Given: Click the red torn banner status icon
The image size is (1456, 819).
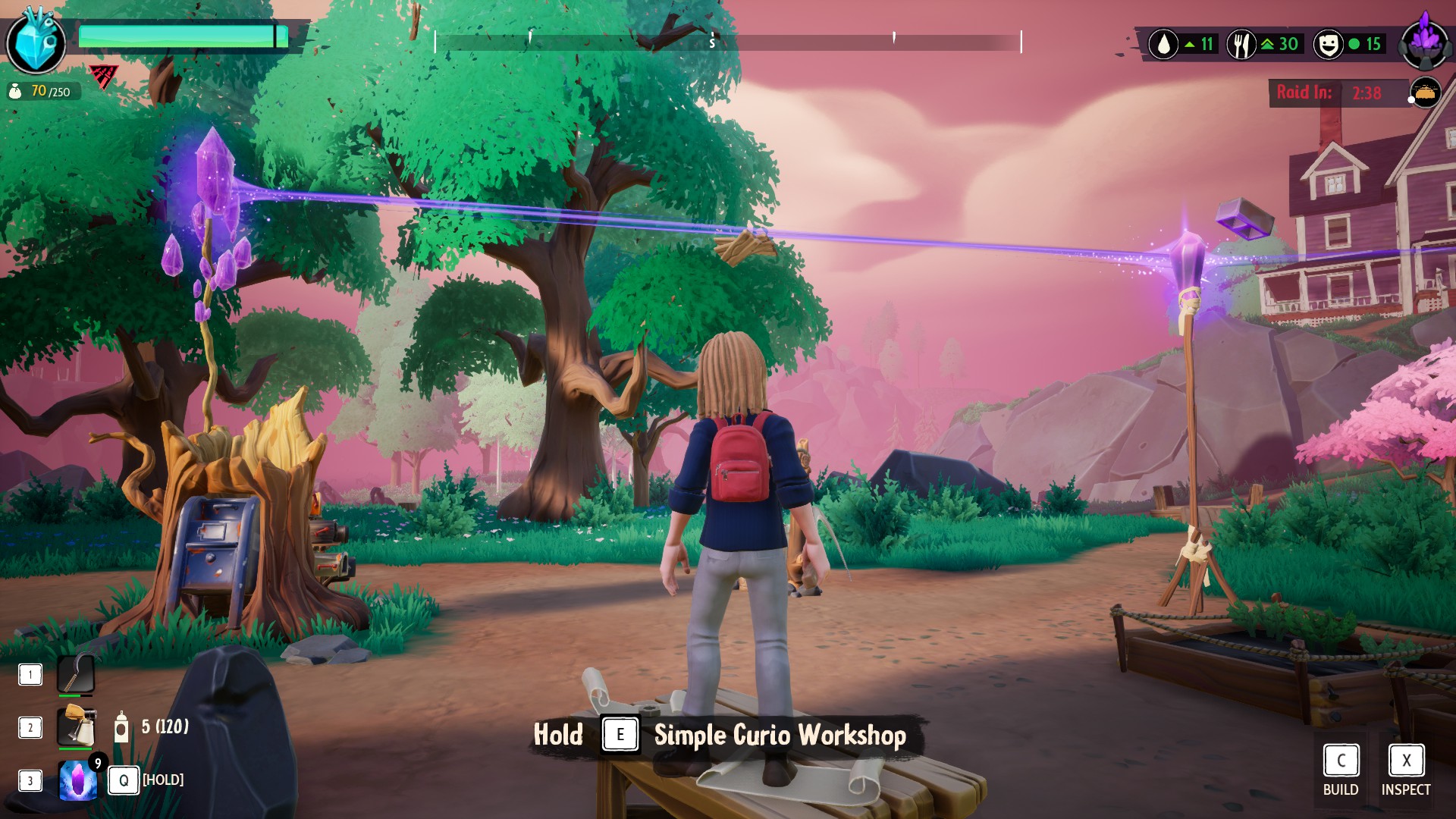Looking at the screenshot, I should pos(102,75).
